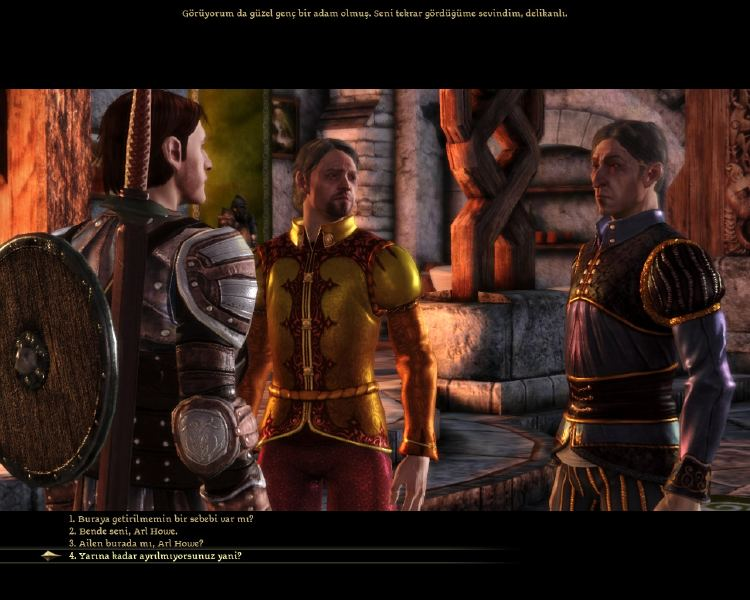Image resolution: width=750 pixels, height=600 pixels.
Task: Select dialogue option "Bende seni, Arl Howe."
Action: pyautogui.click(x=125, y=531)
